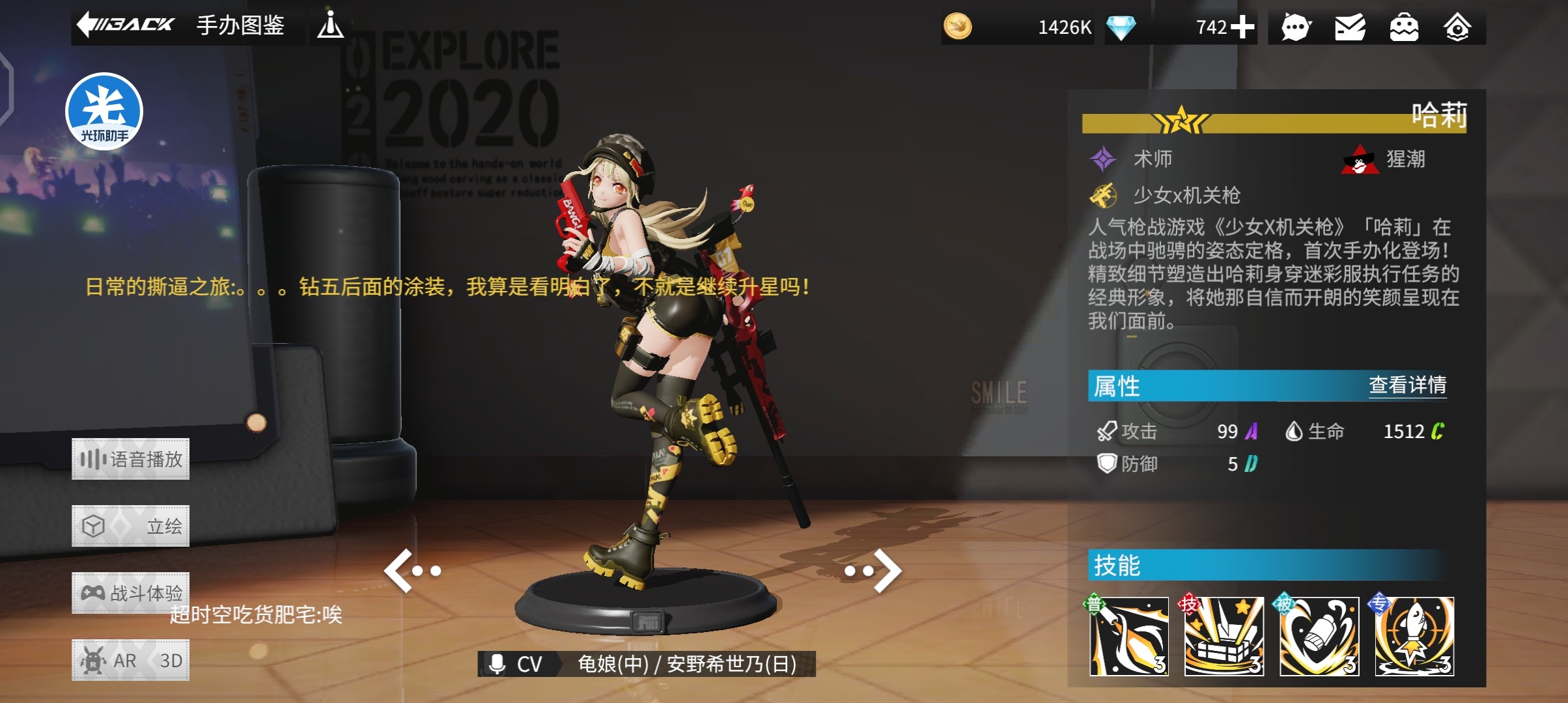
Task: Play the character voice with 语音播放
Action: (x=130, y=460)
